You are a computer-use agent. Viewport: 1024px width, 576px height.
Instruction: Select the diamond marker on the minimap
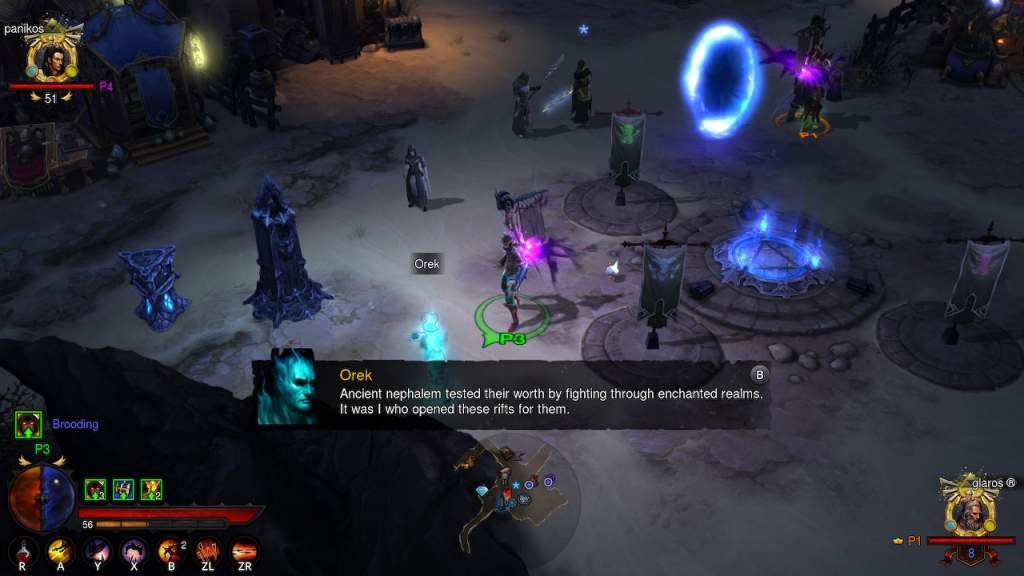pos(482,491)
